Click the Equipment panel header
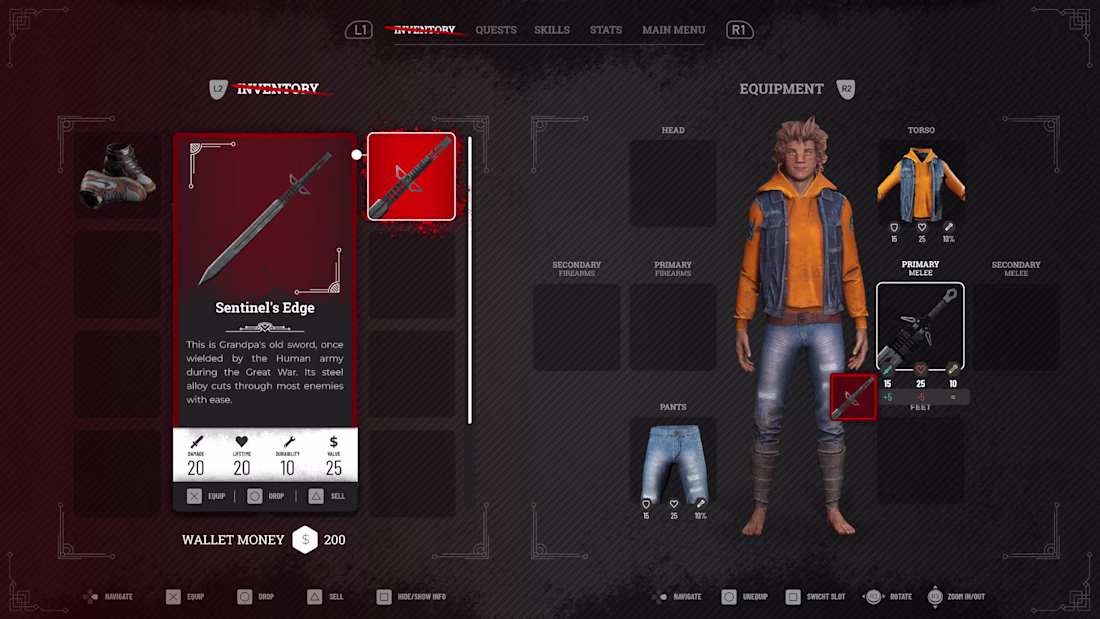Image resolution: width=1100 pixels, height=619 pixels. [x=781, y=89]
